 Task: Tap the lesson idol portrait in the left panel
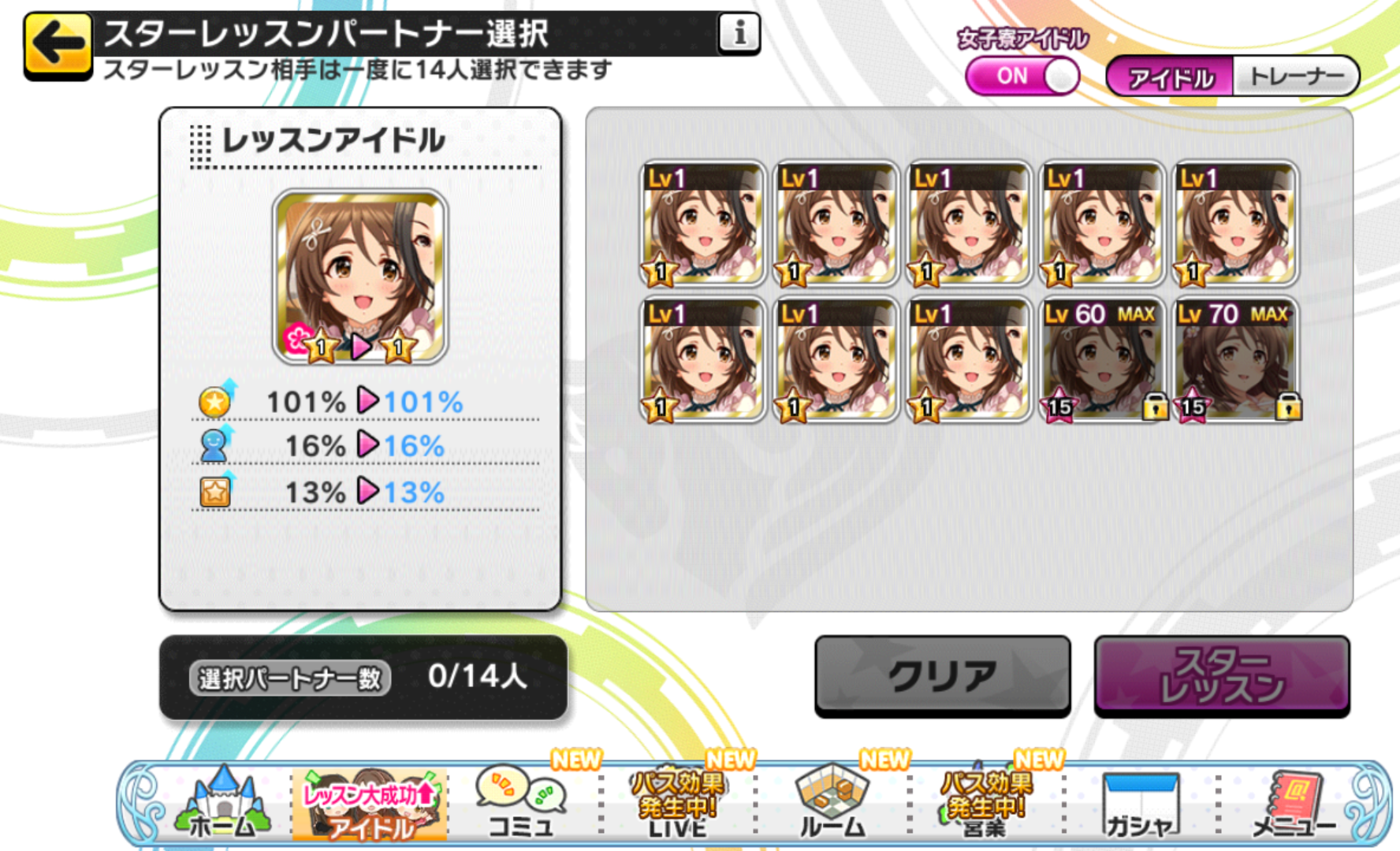tap(360, 277)
